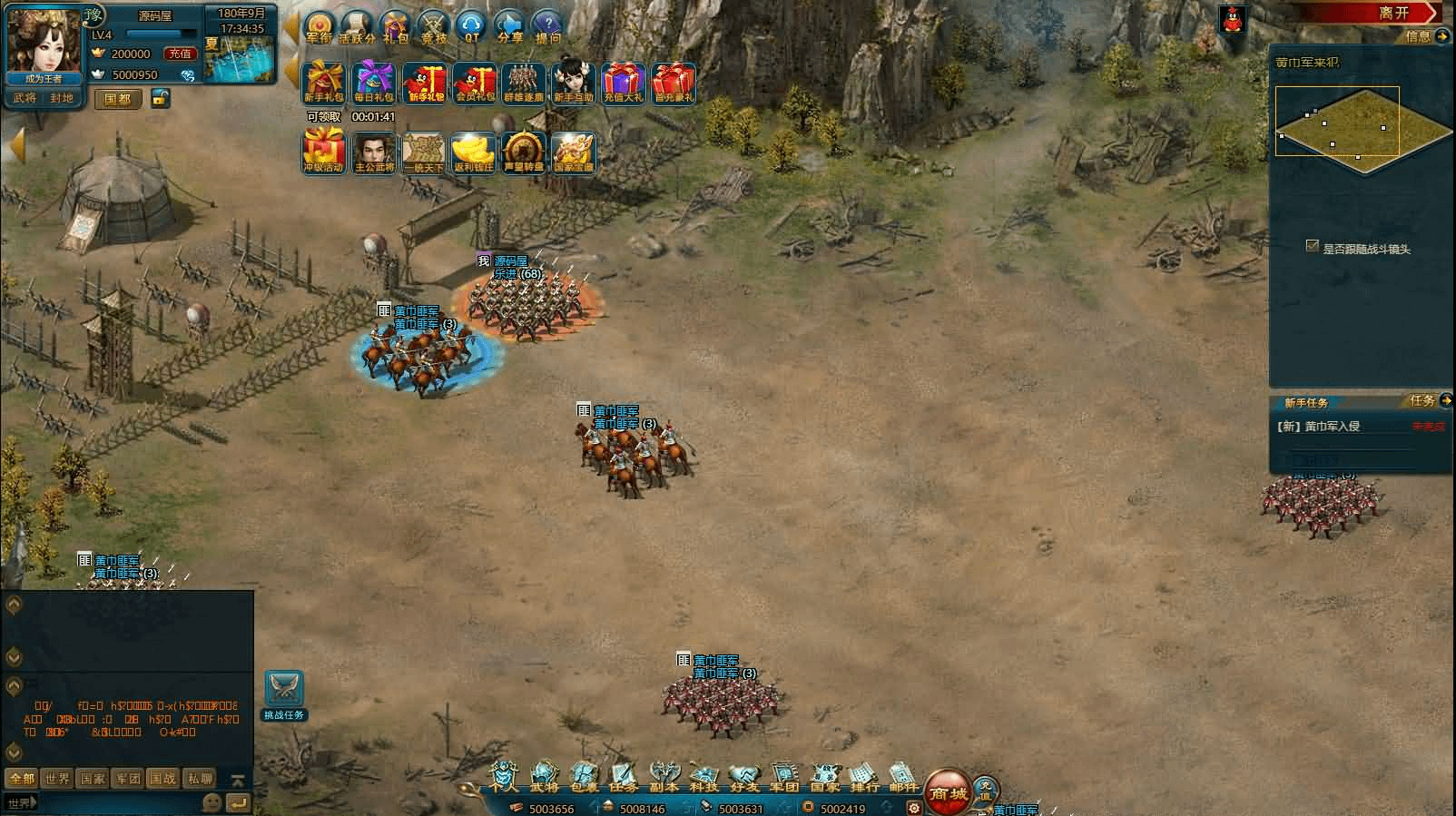Toggle the padlock icon beside 国都

coord(161,98)
